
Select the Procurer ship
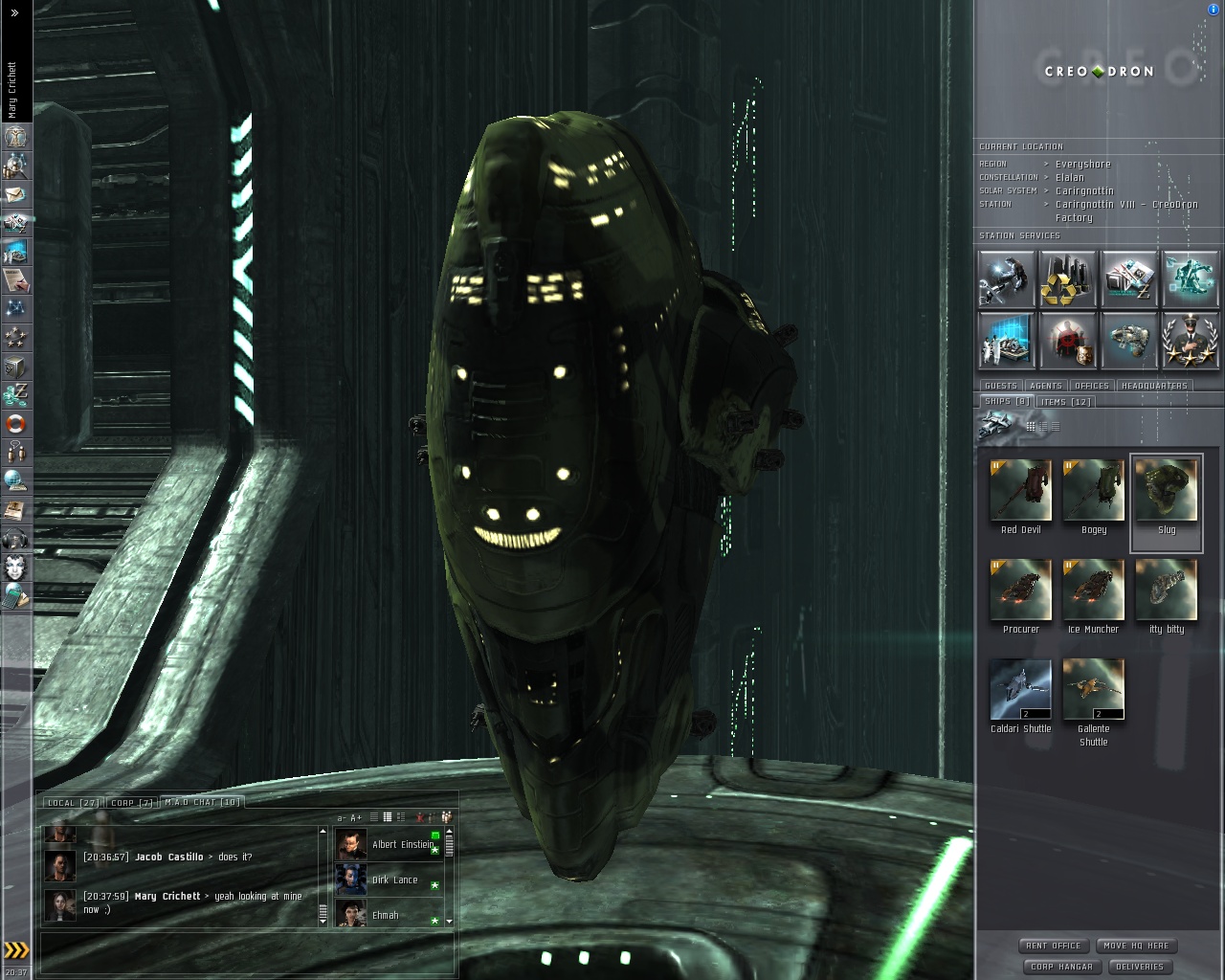point(1020,590)
